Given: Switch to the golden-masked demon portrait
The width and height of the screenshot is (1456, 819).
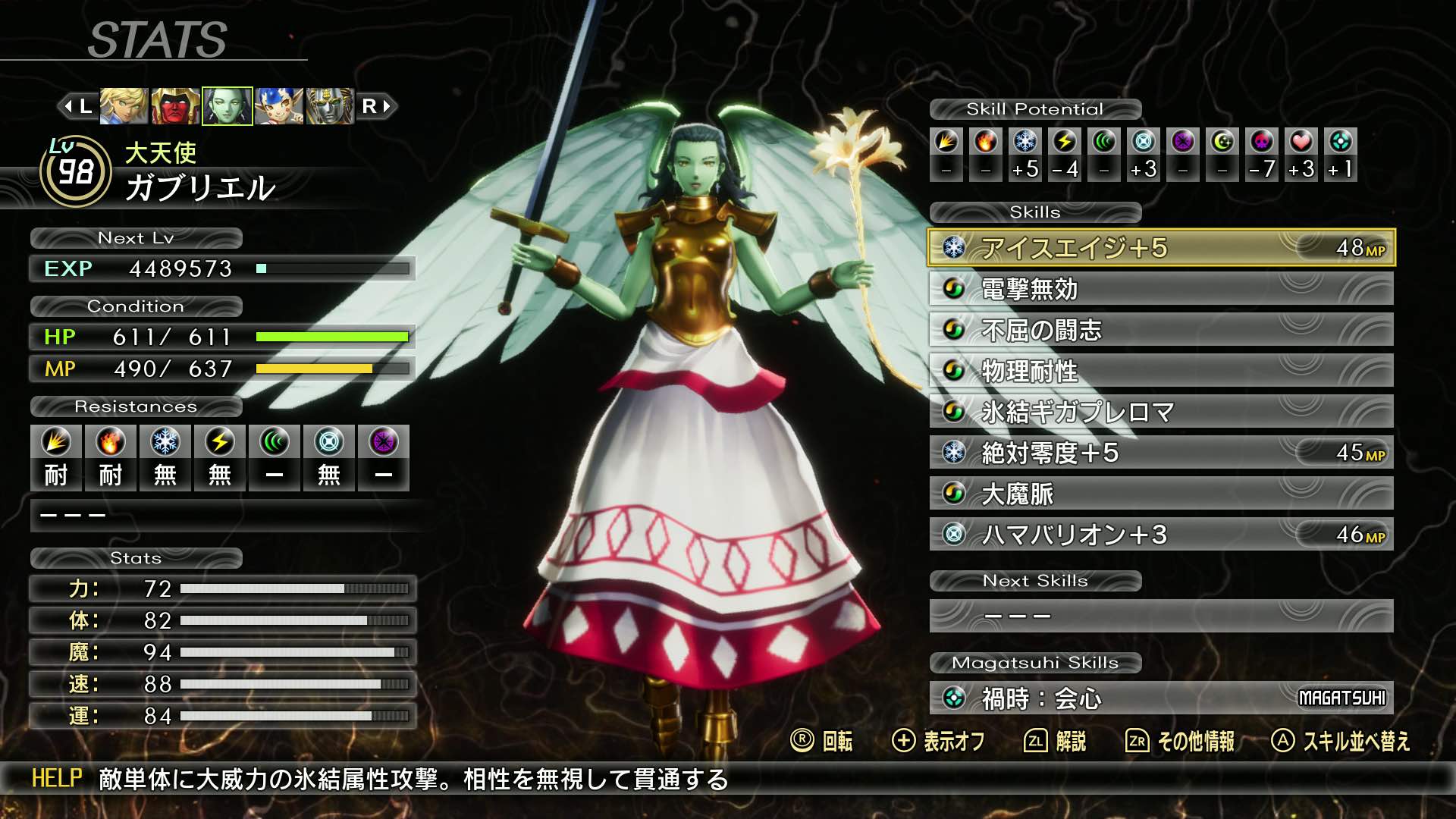Looking at the screenshot, I should tap(330, 106).
